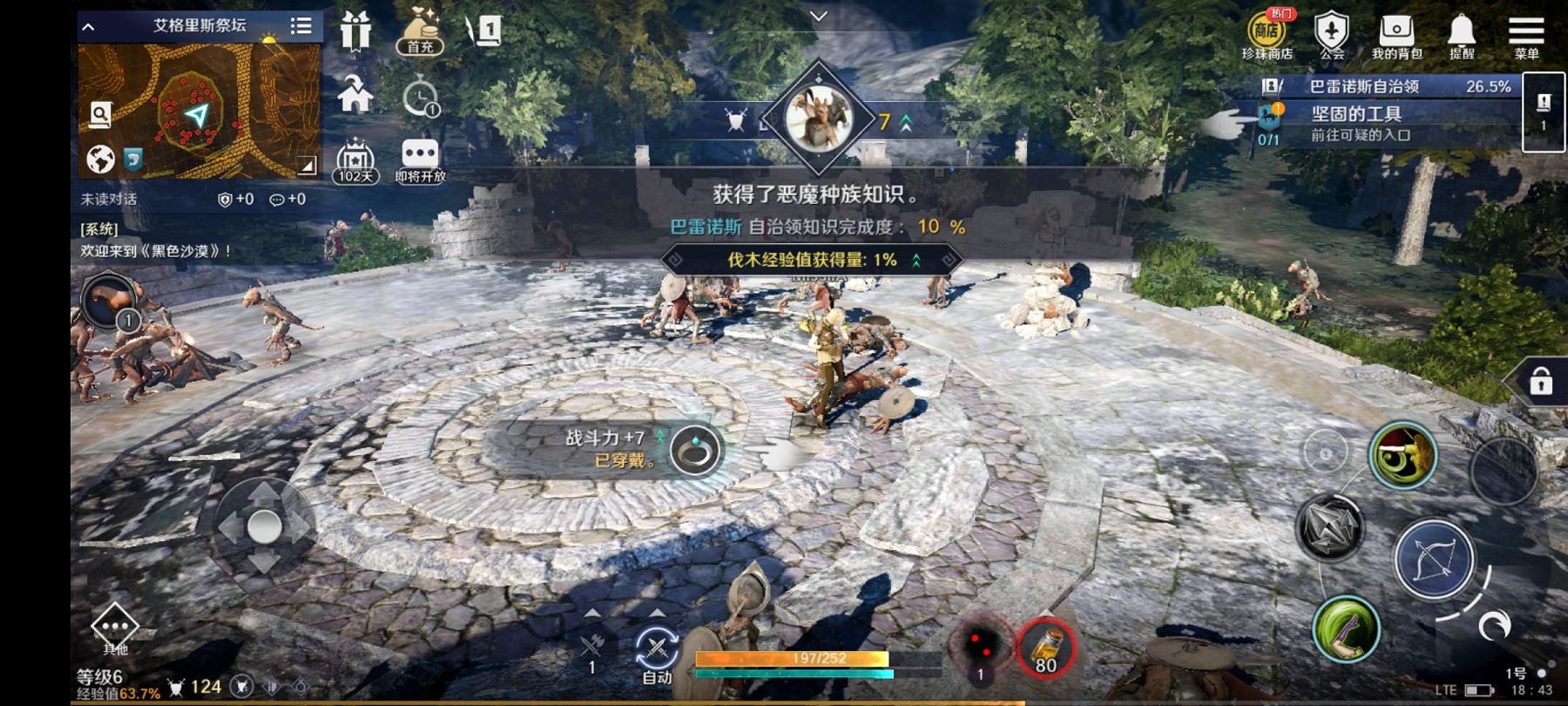Use the health potion with 80 count
The height and width of the screenshot is (706, 1568).
tap(1045, 649)
